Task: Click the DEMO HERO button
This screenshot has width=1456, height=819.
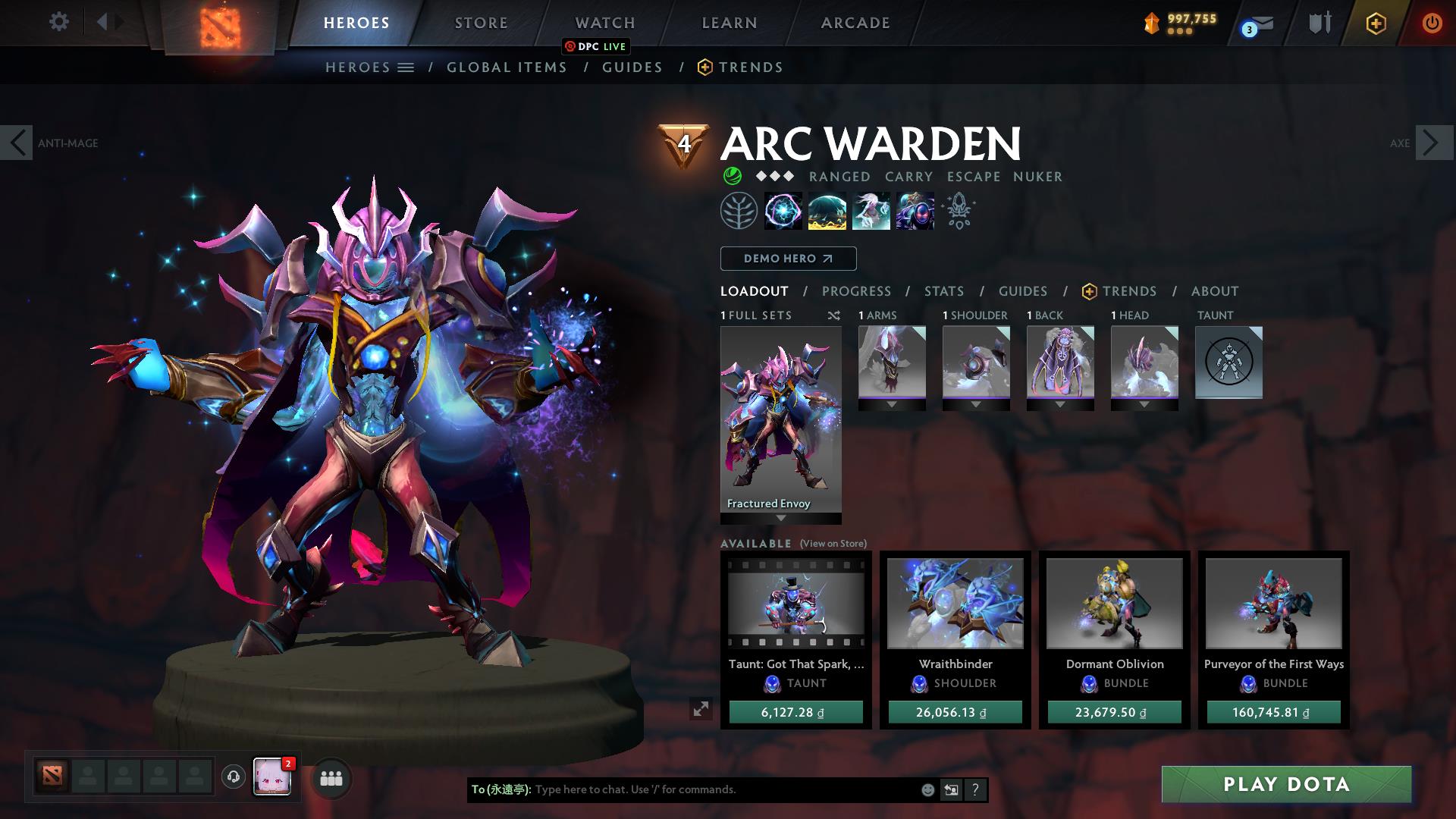Action: click(x=788, y=258)
